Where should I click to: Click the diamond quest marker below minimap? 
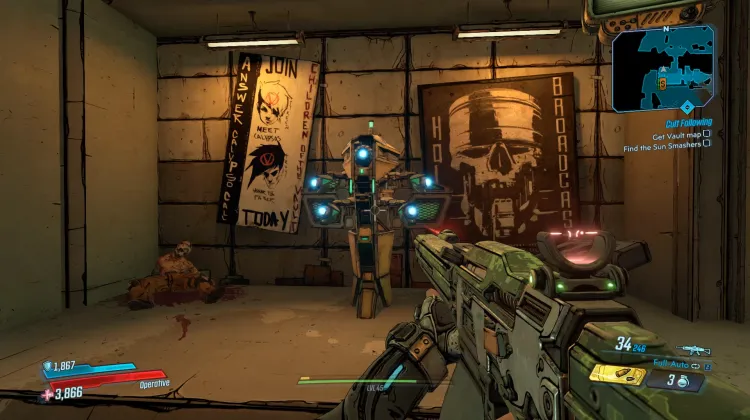(x=687, y=106)
